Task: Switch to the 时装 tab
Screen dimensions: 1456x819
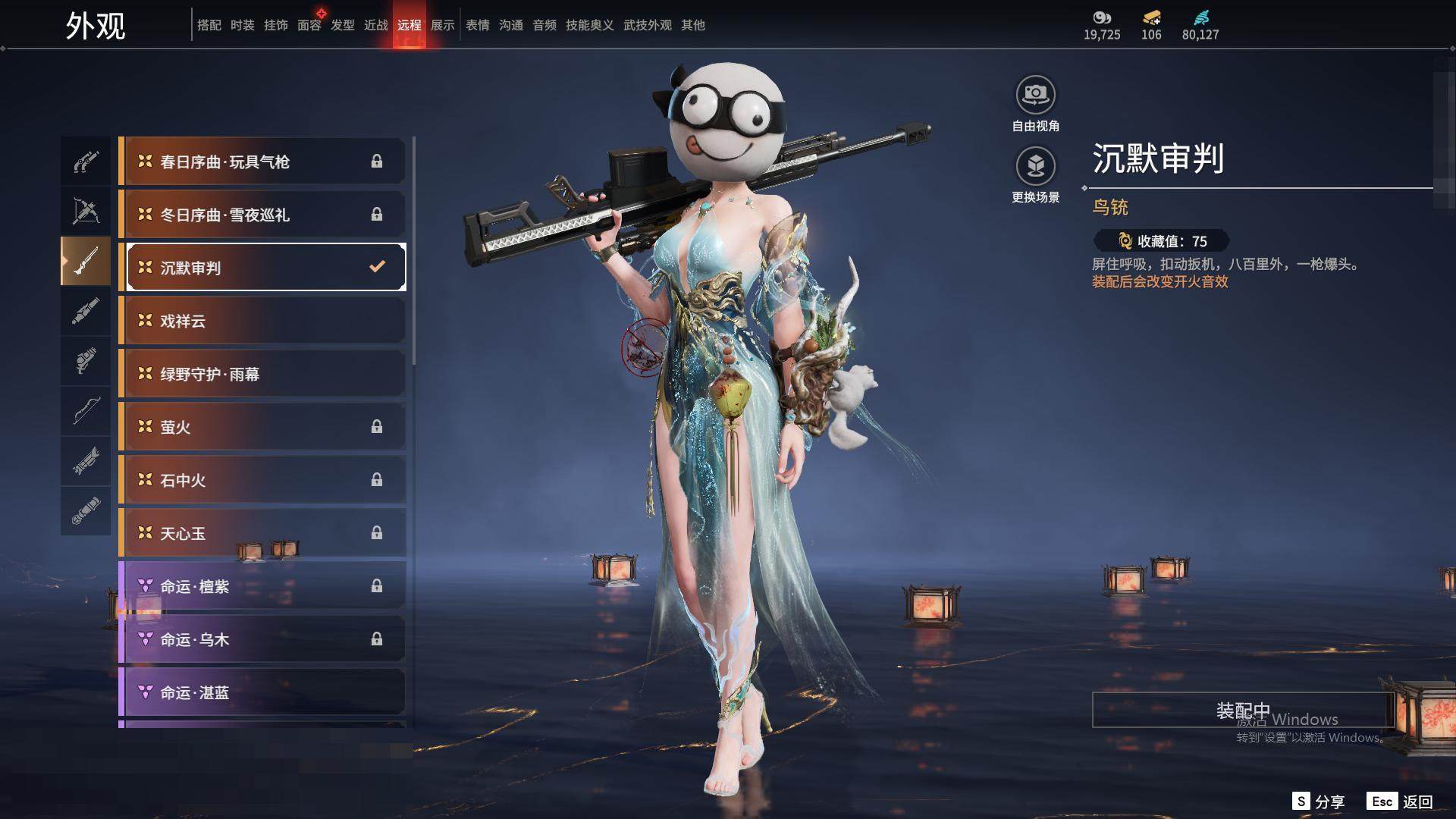Action: [x=243, y=25]
